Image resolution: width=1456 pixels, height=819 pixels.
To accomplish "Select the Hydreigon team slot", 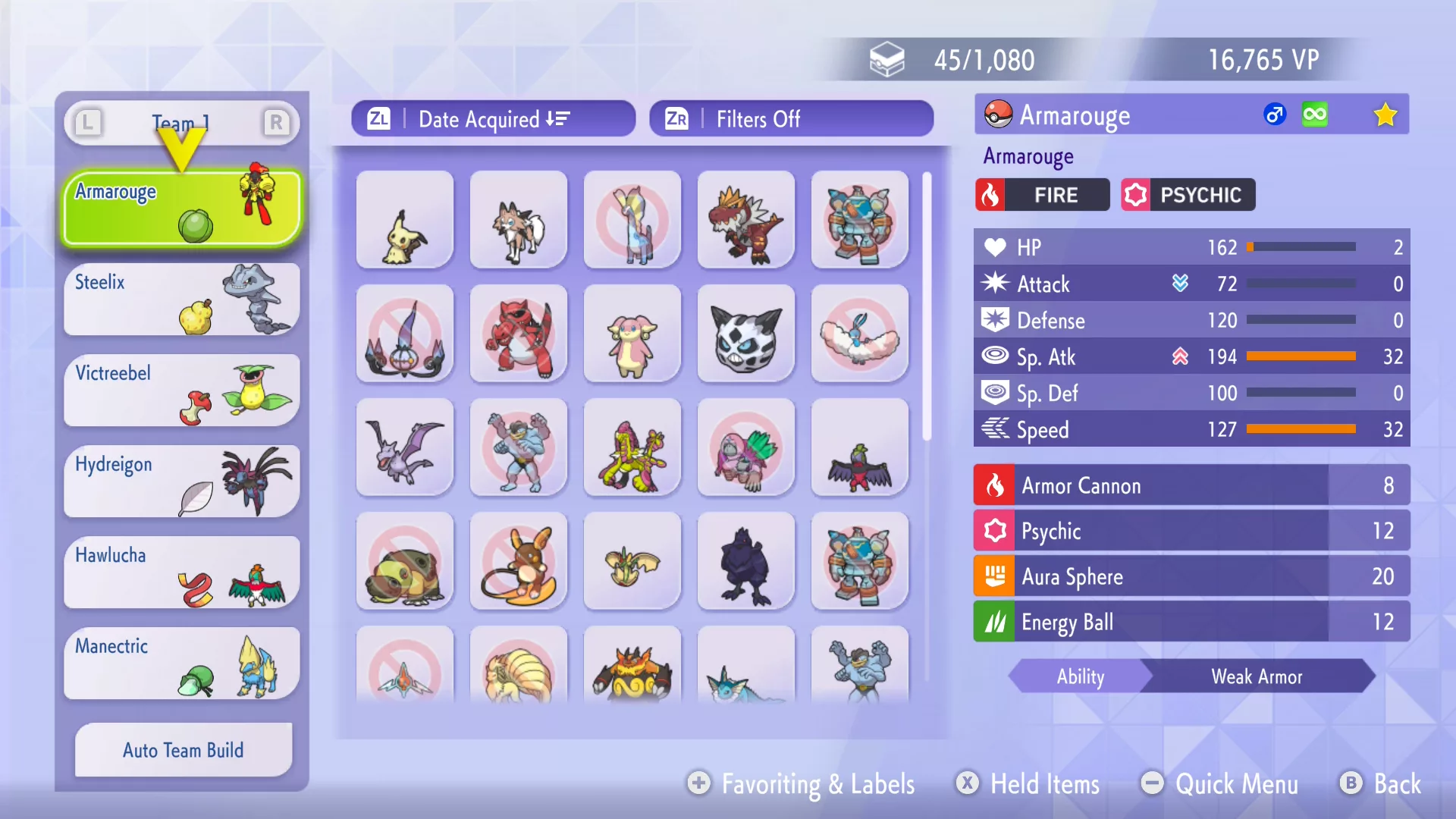I will (x=182, y=481).
